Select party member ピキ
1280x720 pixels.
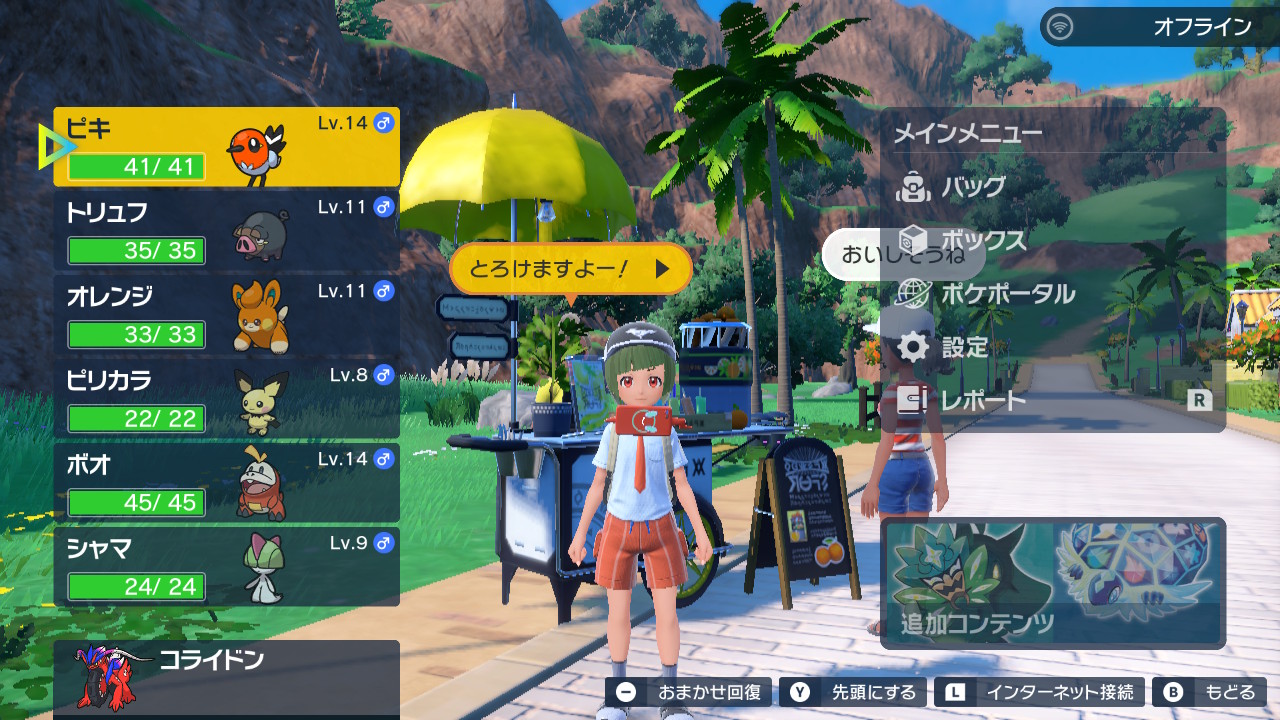[226, 148]
